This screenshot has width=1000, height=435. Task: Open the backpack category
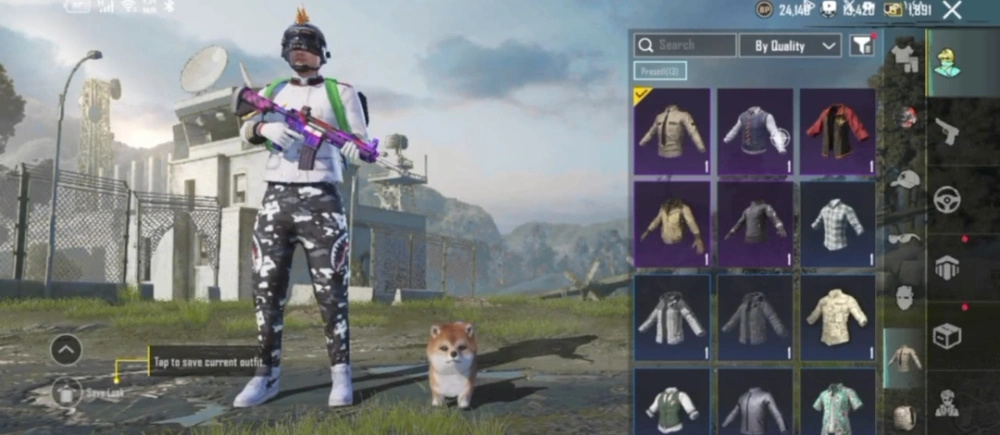coord(905,415)
